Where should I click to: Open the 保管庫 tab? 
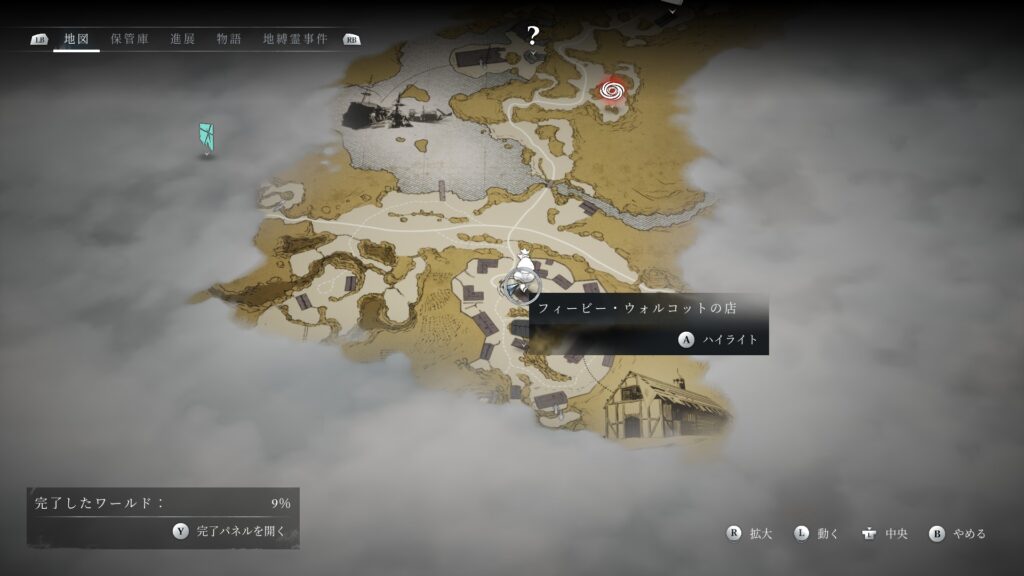(130, 39)
